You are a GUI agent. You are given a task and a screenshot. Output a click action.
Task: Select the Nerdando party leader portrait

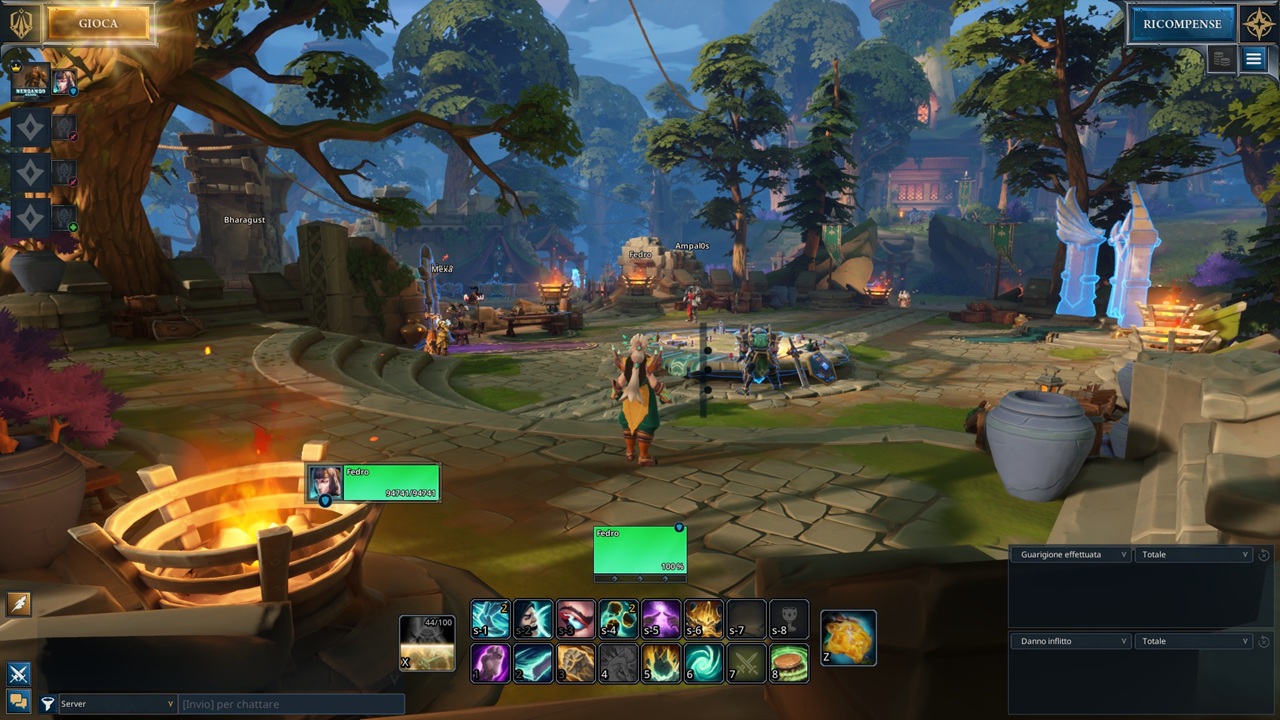[x=31, y=80]
